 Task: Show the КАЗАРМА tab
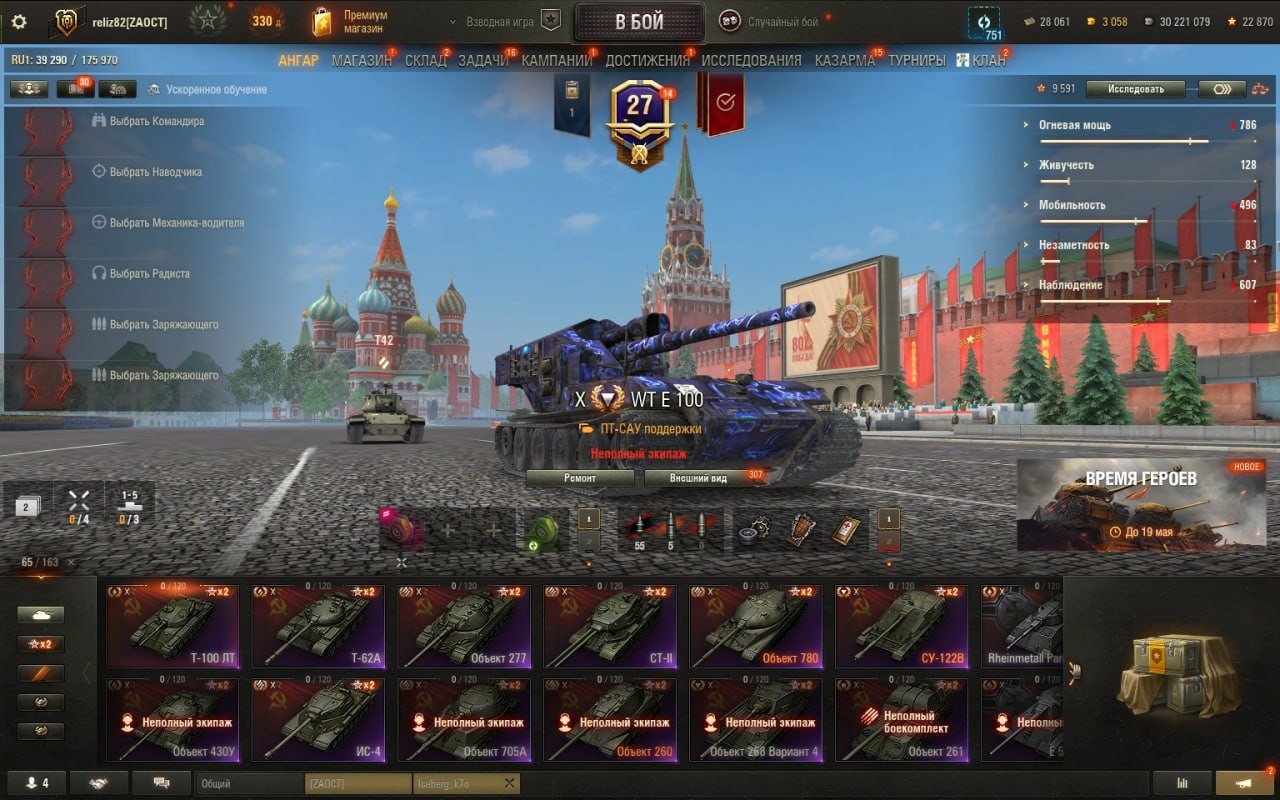844,60
